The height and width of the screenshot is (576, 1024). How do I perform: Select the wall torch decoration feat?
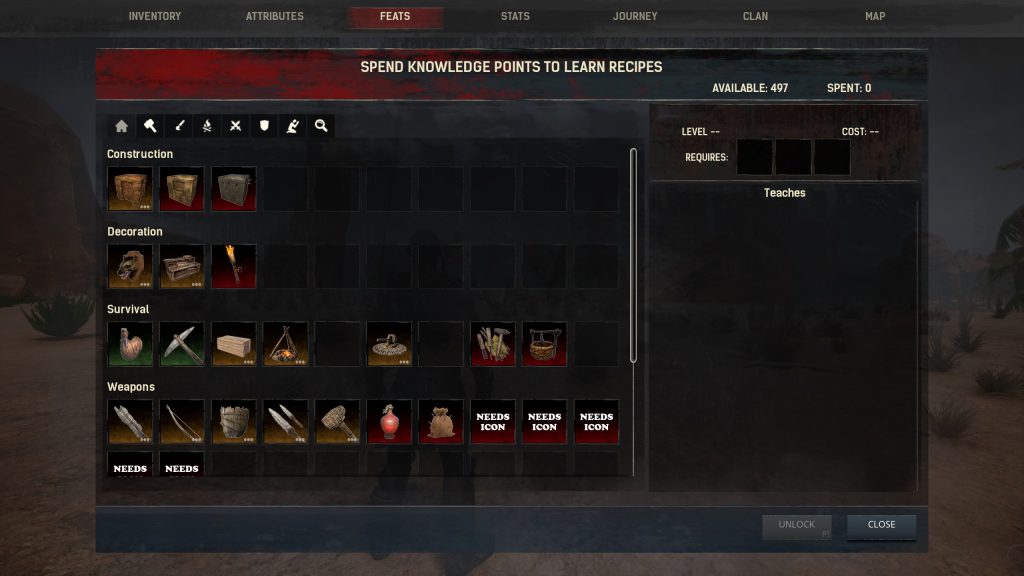(234, 266)
